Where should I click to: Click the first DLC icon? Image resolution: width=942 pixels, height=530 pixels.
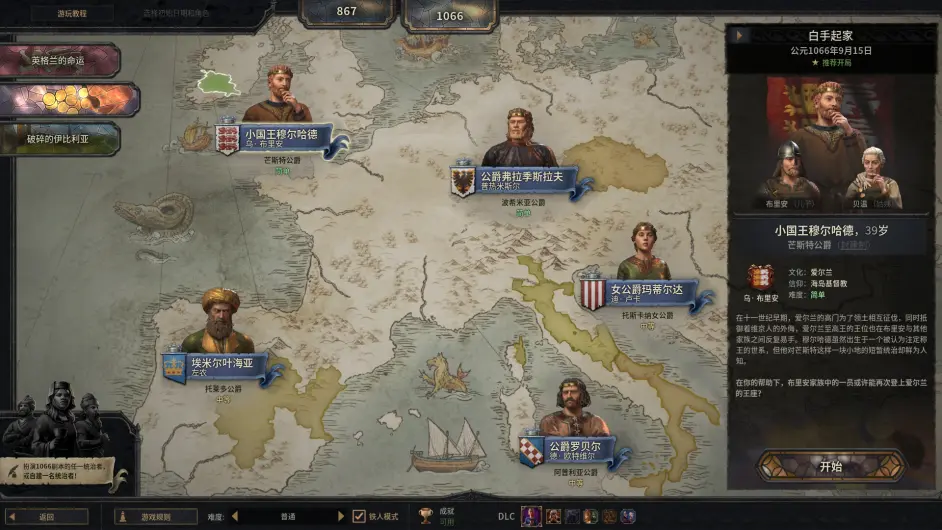[x=531, y=516]
